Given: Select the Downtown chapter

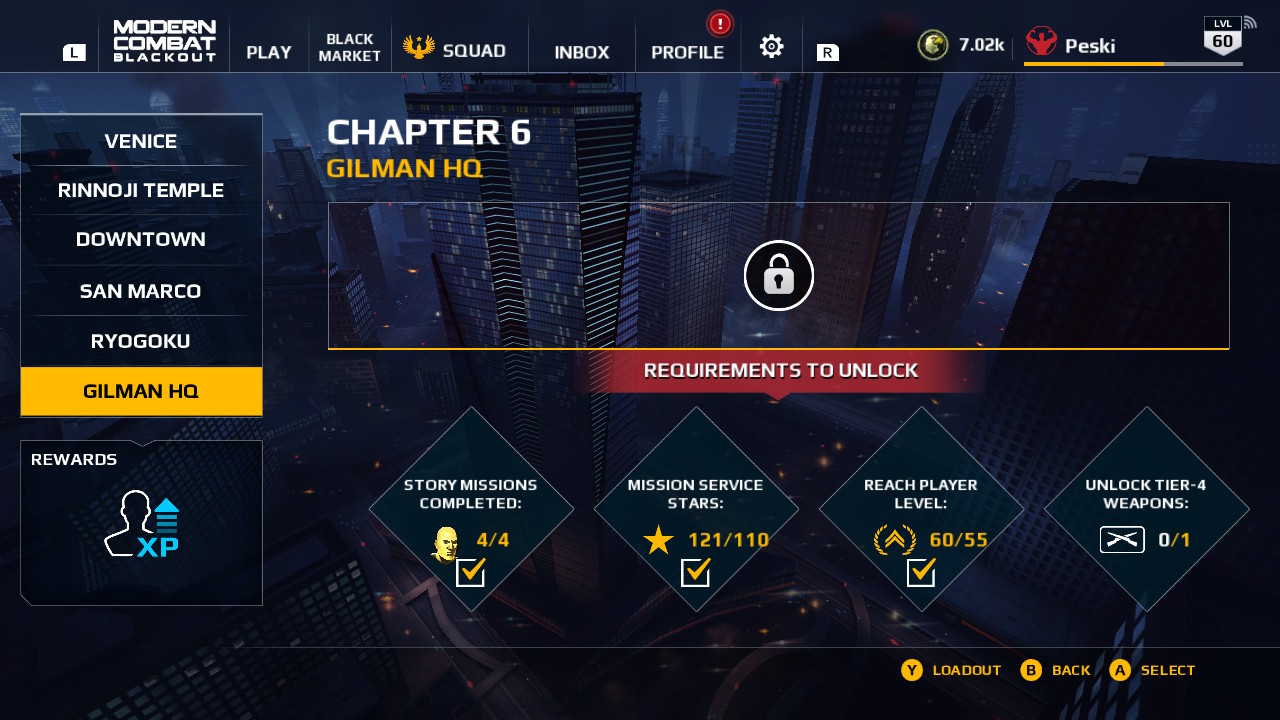Looking at the screenshot, I should point(141,239).
